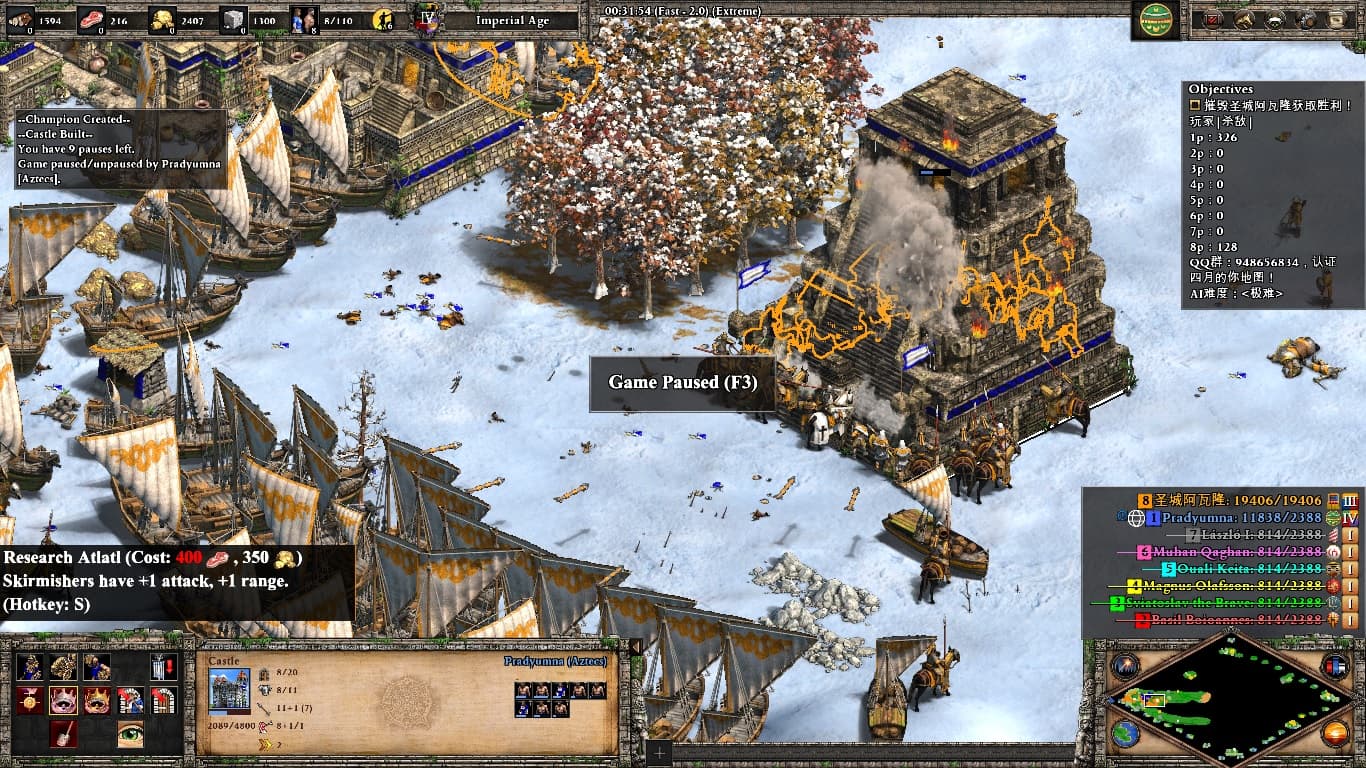Click the globe button beside the minimap
The image size is (1366, 768).
(1126, 734)
